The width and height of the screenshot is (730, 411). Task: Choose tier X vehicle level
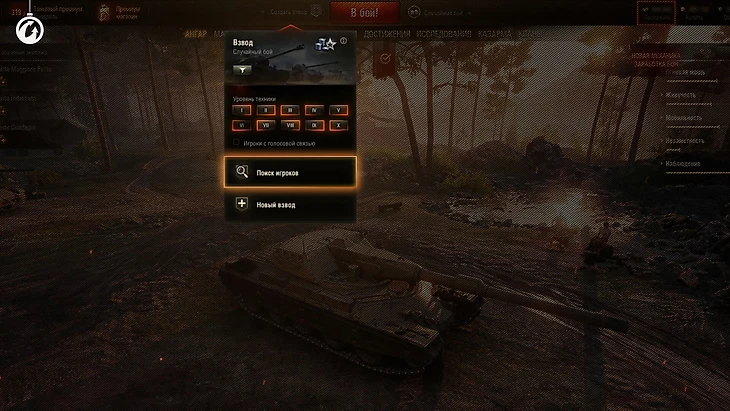click(339, 126)
